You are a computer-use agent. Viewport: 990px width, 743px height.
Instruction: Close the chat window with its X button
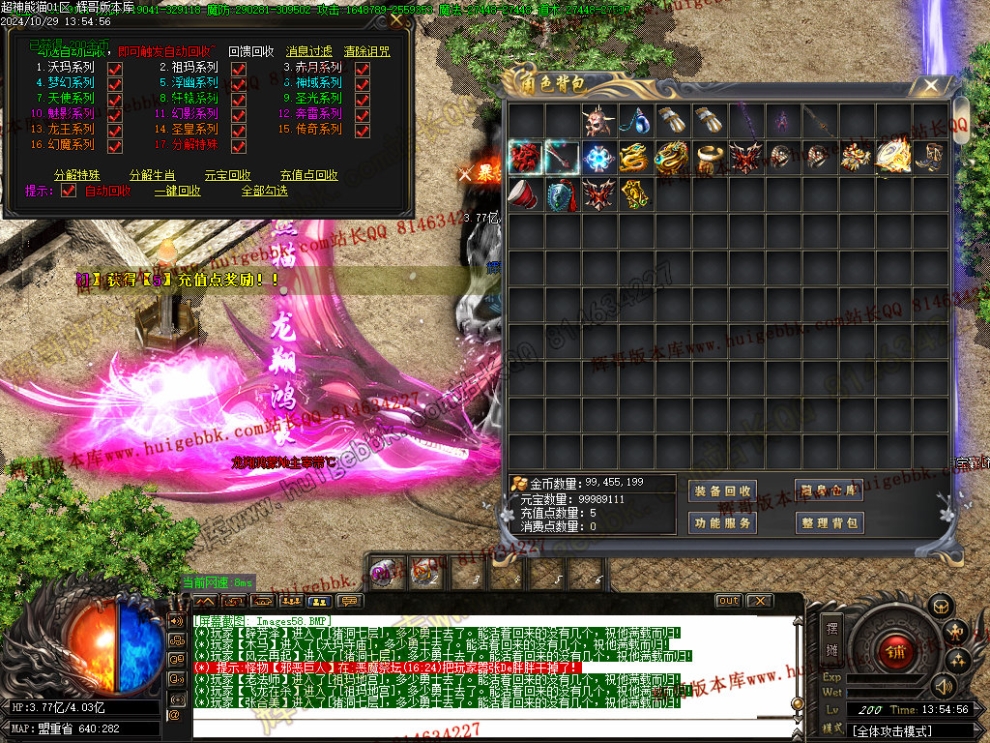[760, 601]
